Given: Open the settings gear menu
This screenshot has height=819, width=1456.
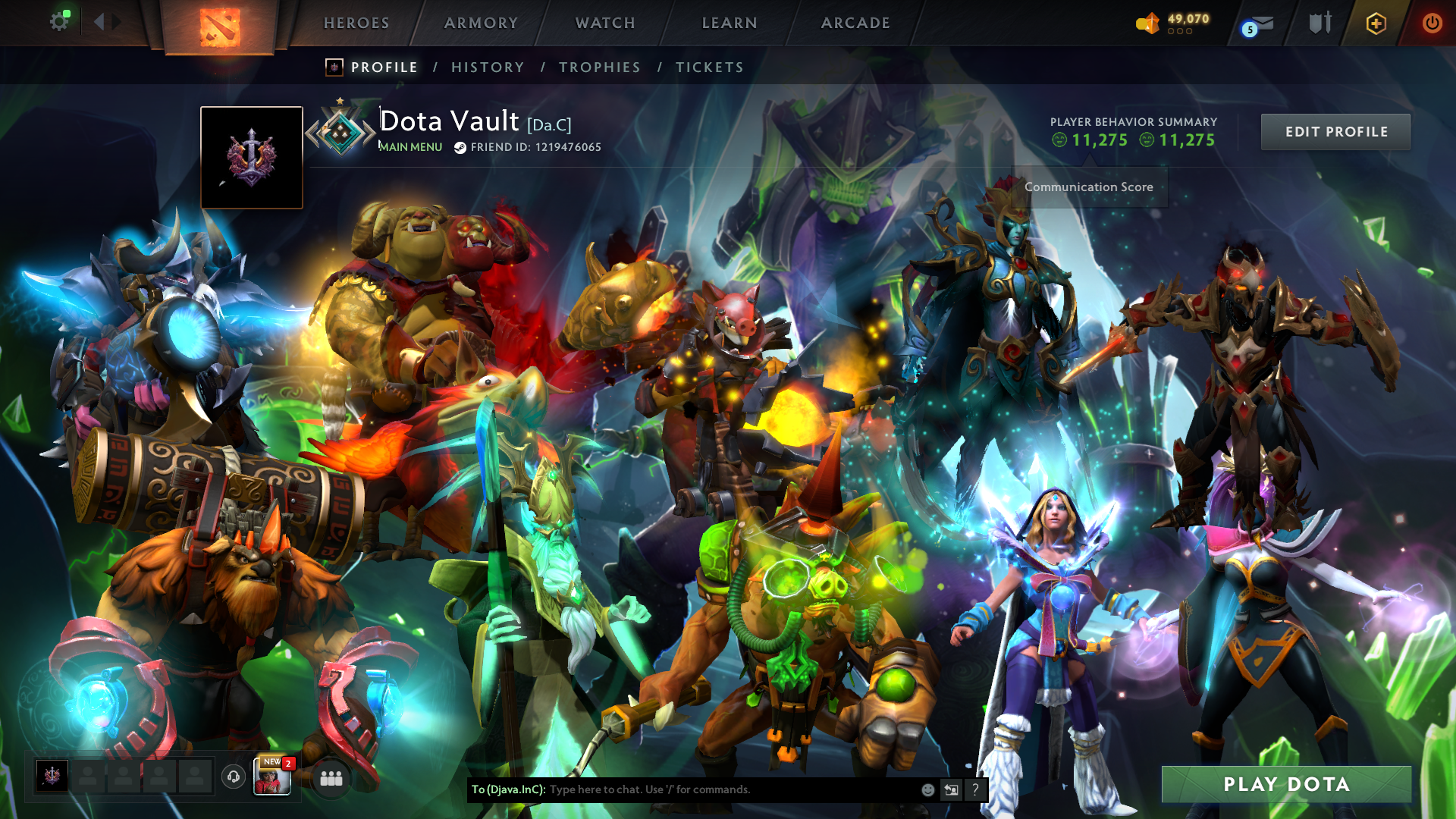Looking at the screenshot, I should pos(59,22).
